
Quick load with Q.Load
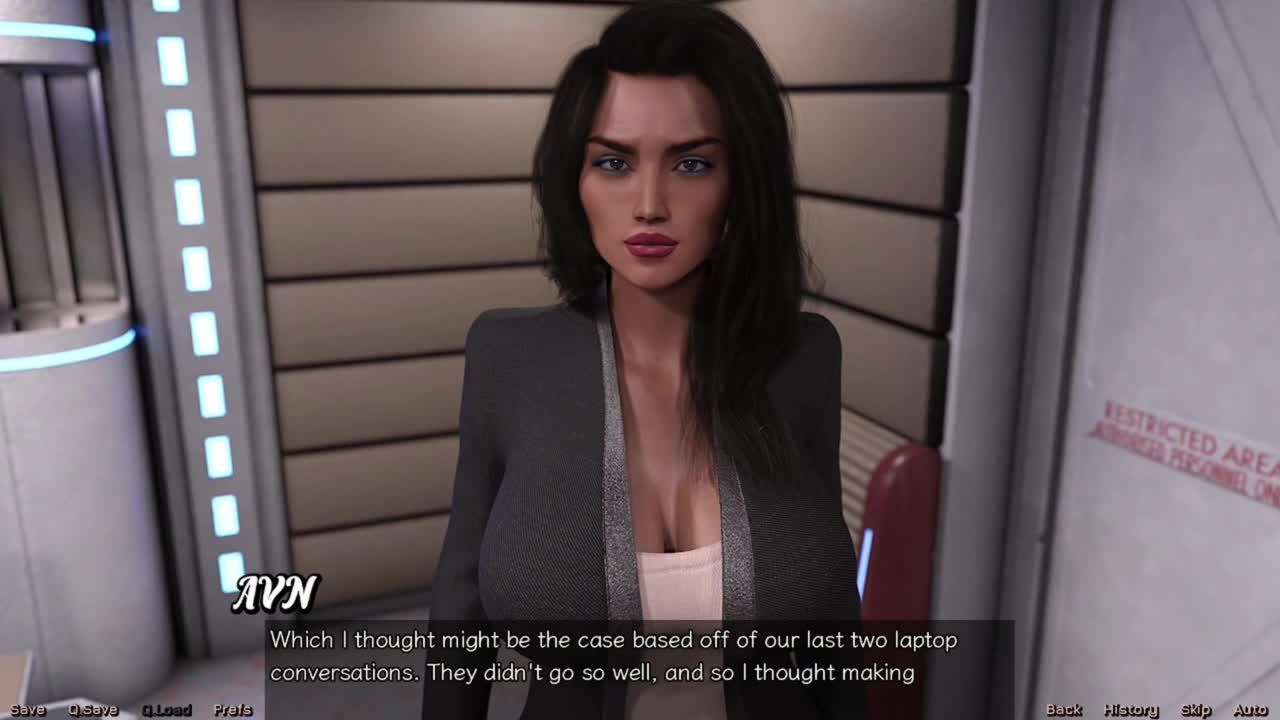click(166, 710)
